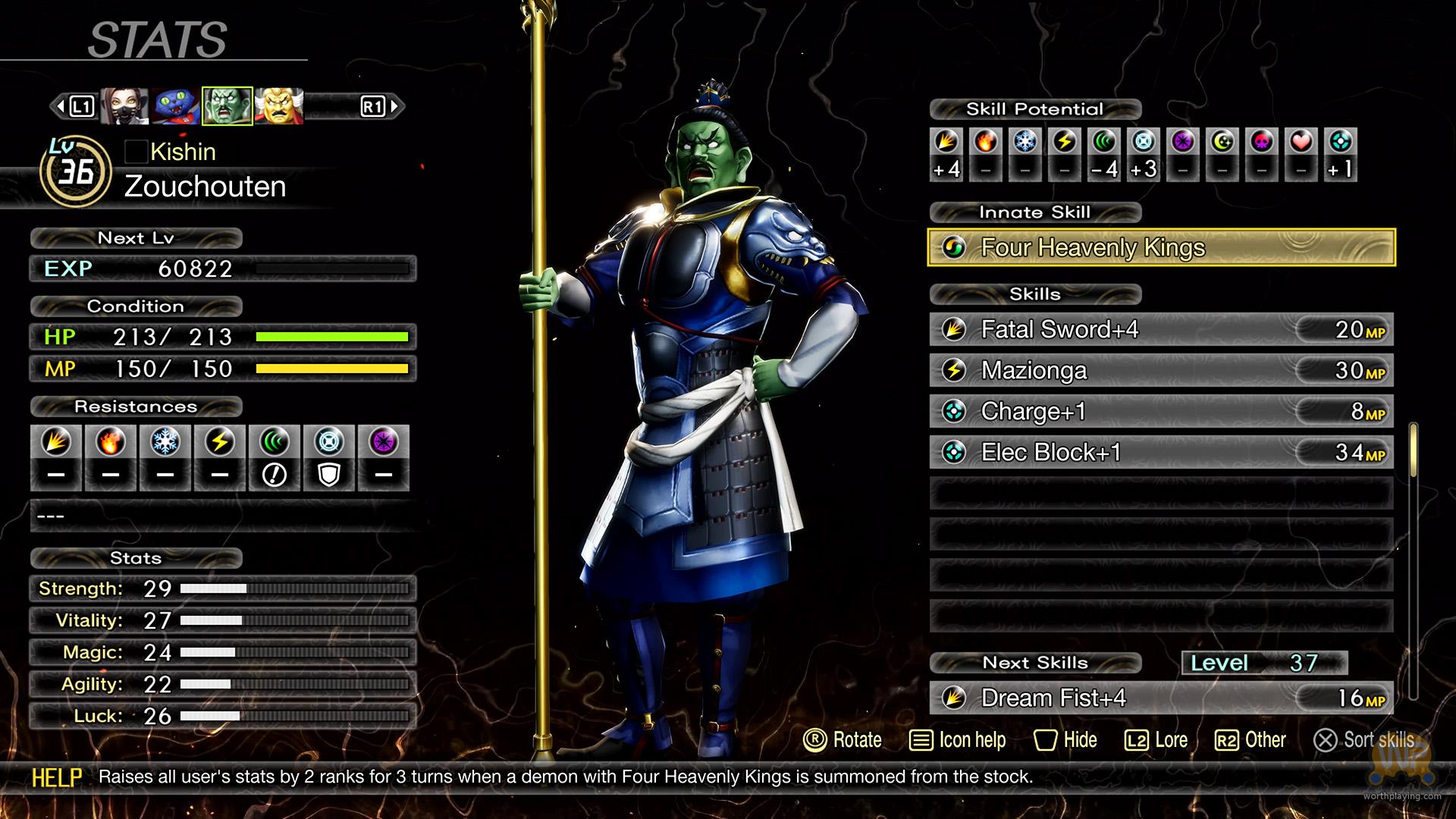Screen dimensions: 1456x819
Task: View the Dream Fist+4 next skill
Action: coord(1160,698)
